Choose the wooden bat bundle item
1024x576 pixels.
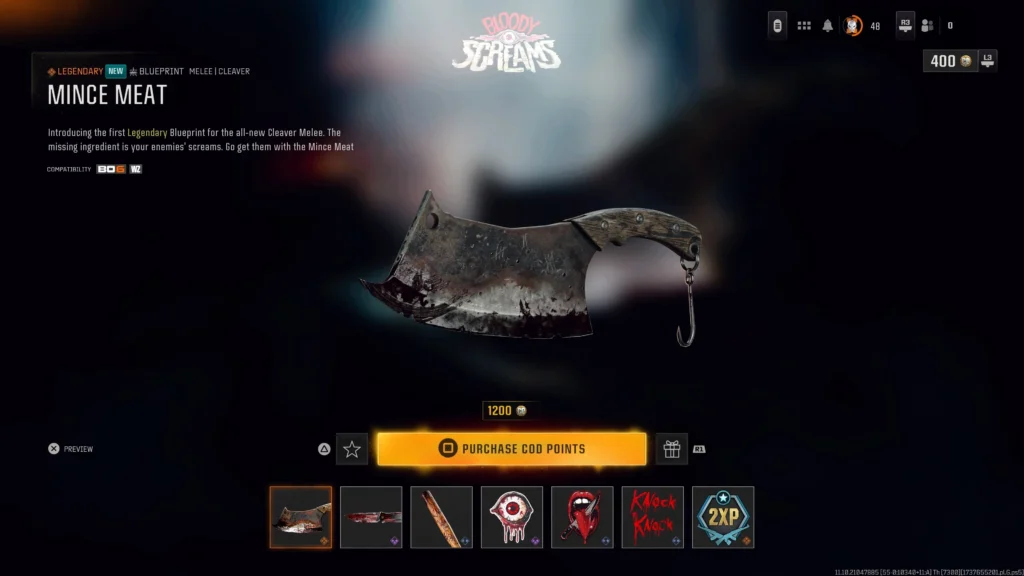point(441,517)
